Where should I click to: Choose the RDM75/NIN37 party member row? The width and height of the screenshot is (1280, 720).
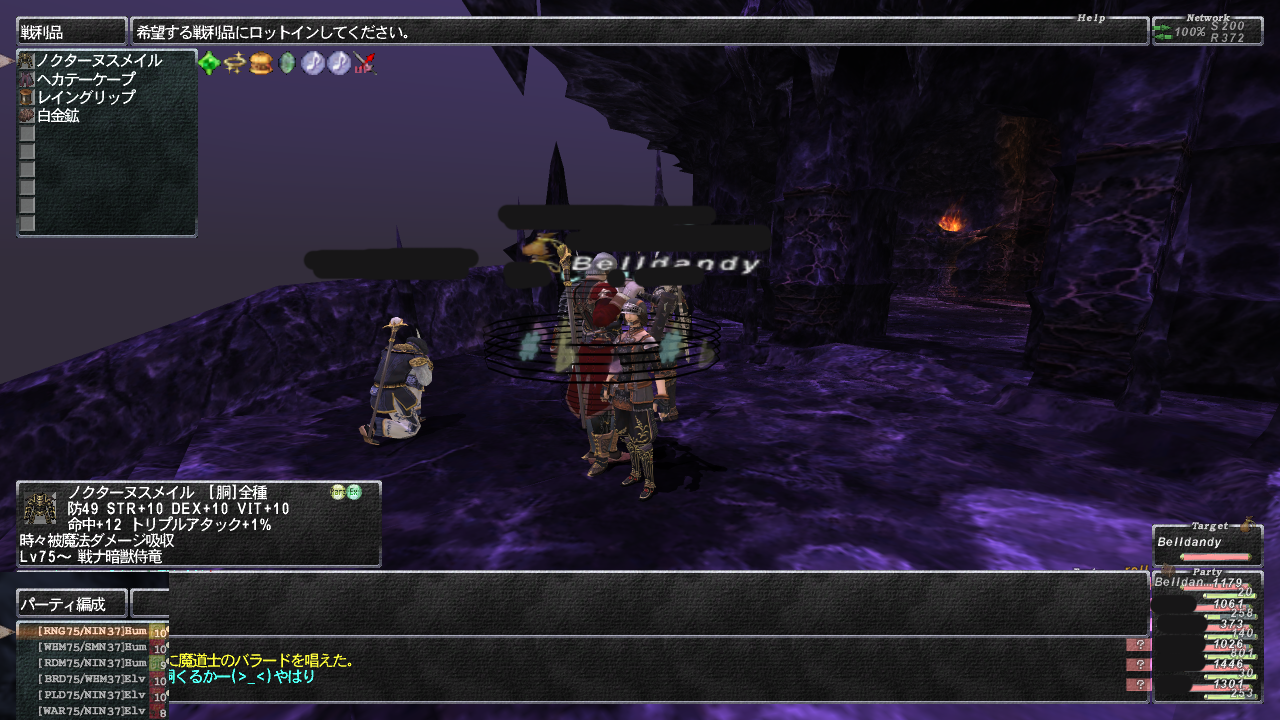[92, 664]
